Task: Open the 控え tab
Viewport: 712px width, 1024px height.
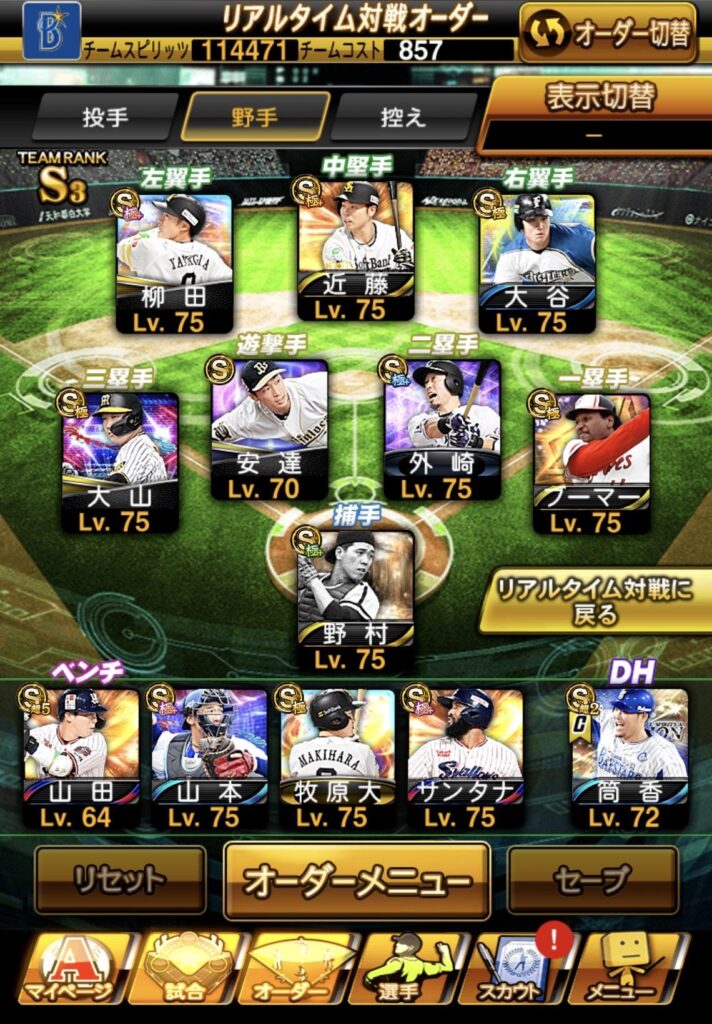Action: point(404,117)
